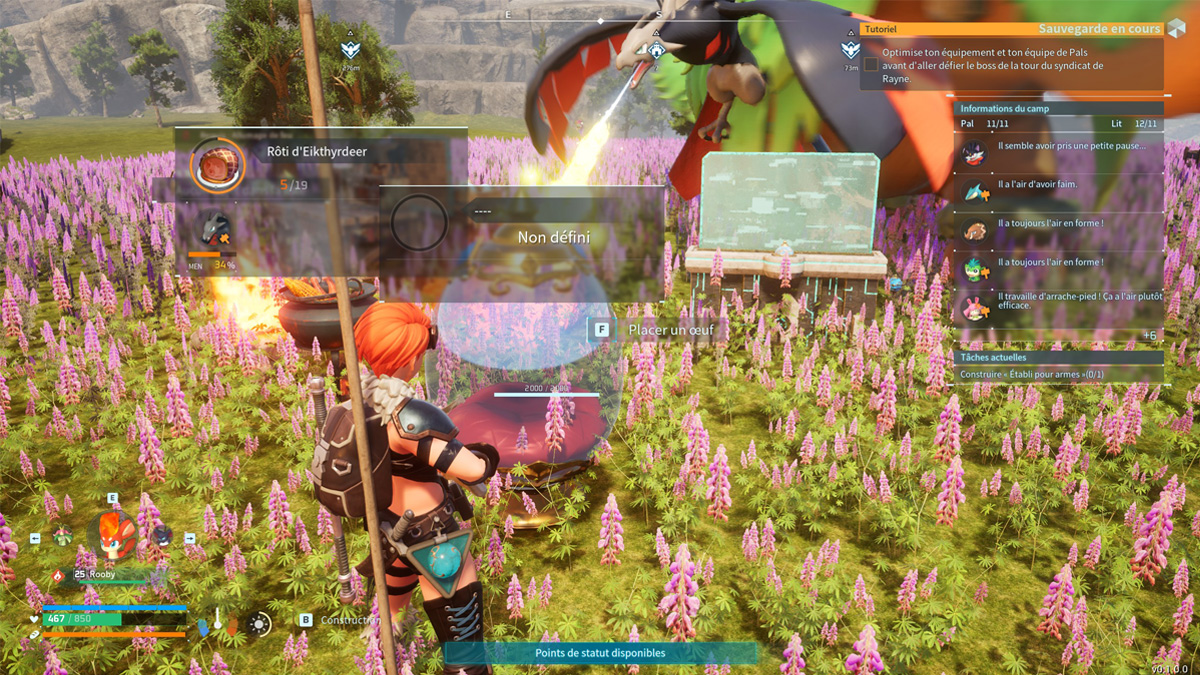Select the green leafy Pal icon
Screen dimensions: 1200x675
pos(975,268)
